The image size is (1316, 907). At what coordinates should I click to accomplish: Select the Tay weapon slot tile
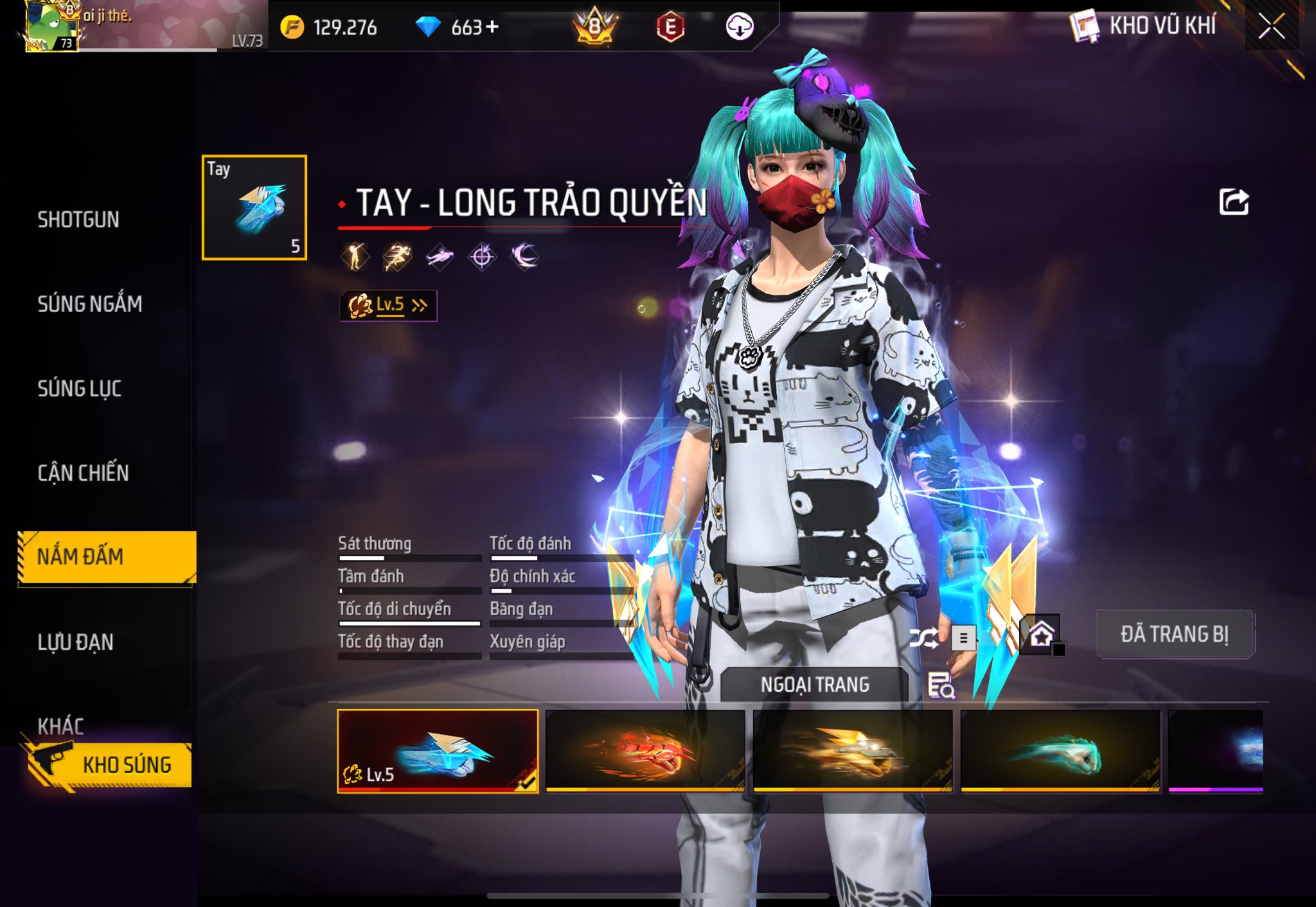[254, 207]
